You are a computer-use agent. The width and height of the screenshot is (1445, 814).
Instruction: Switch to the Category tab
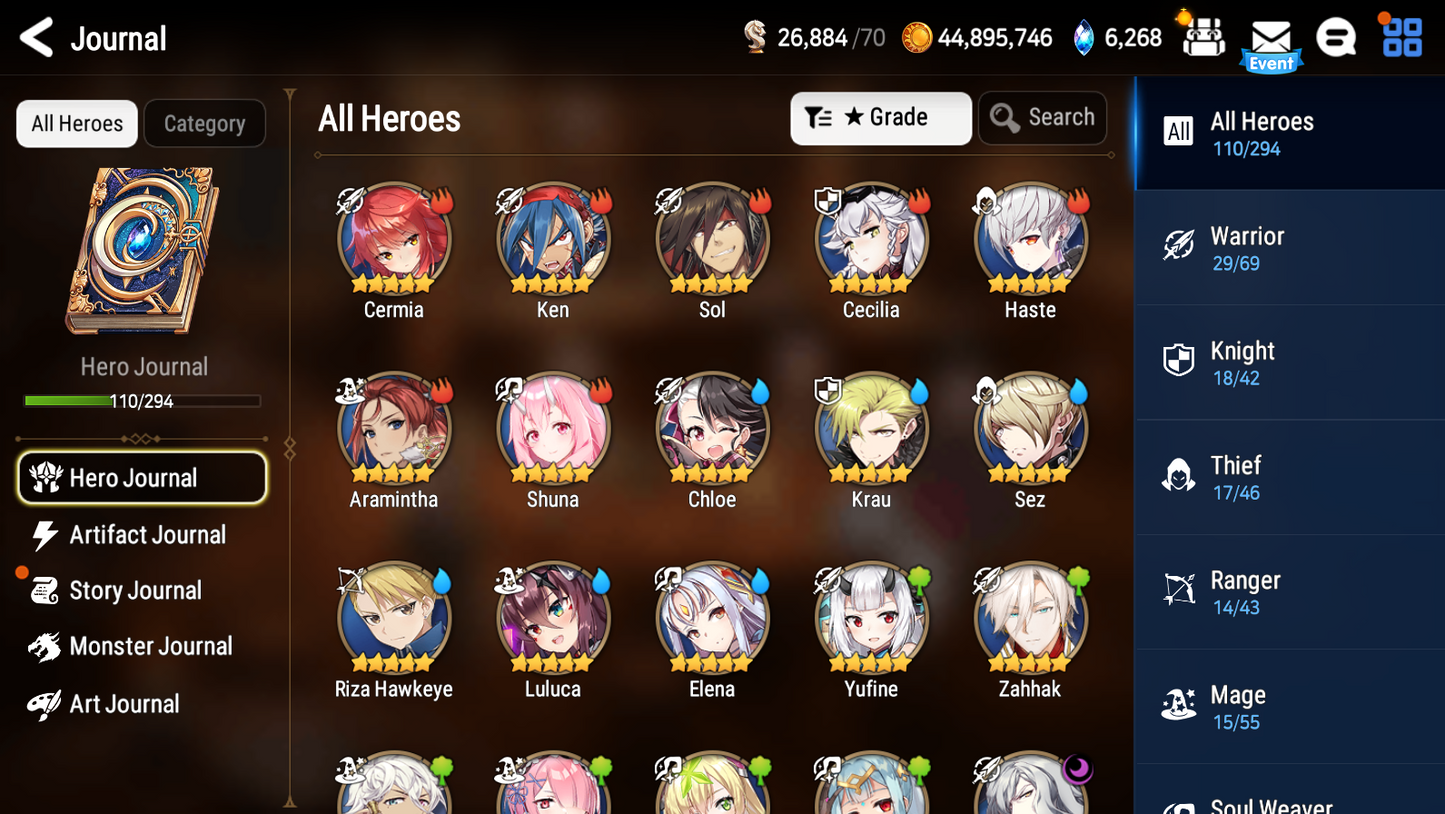tap(204, 123)
